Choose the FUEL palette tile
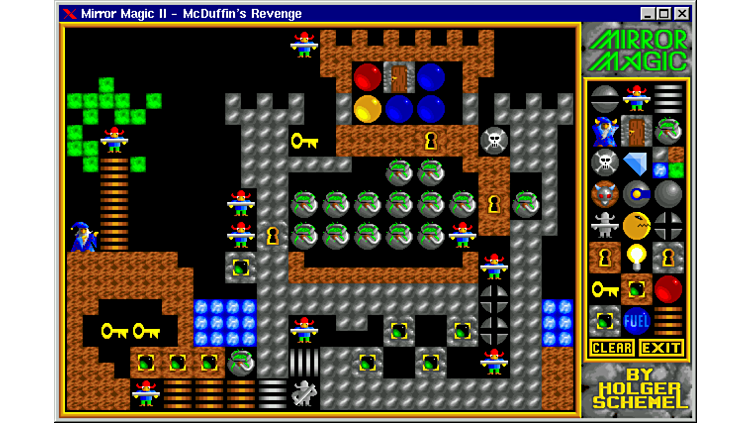752x423 pixels. [x=636, y=322]
